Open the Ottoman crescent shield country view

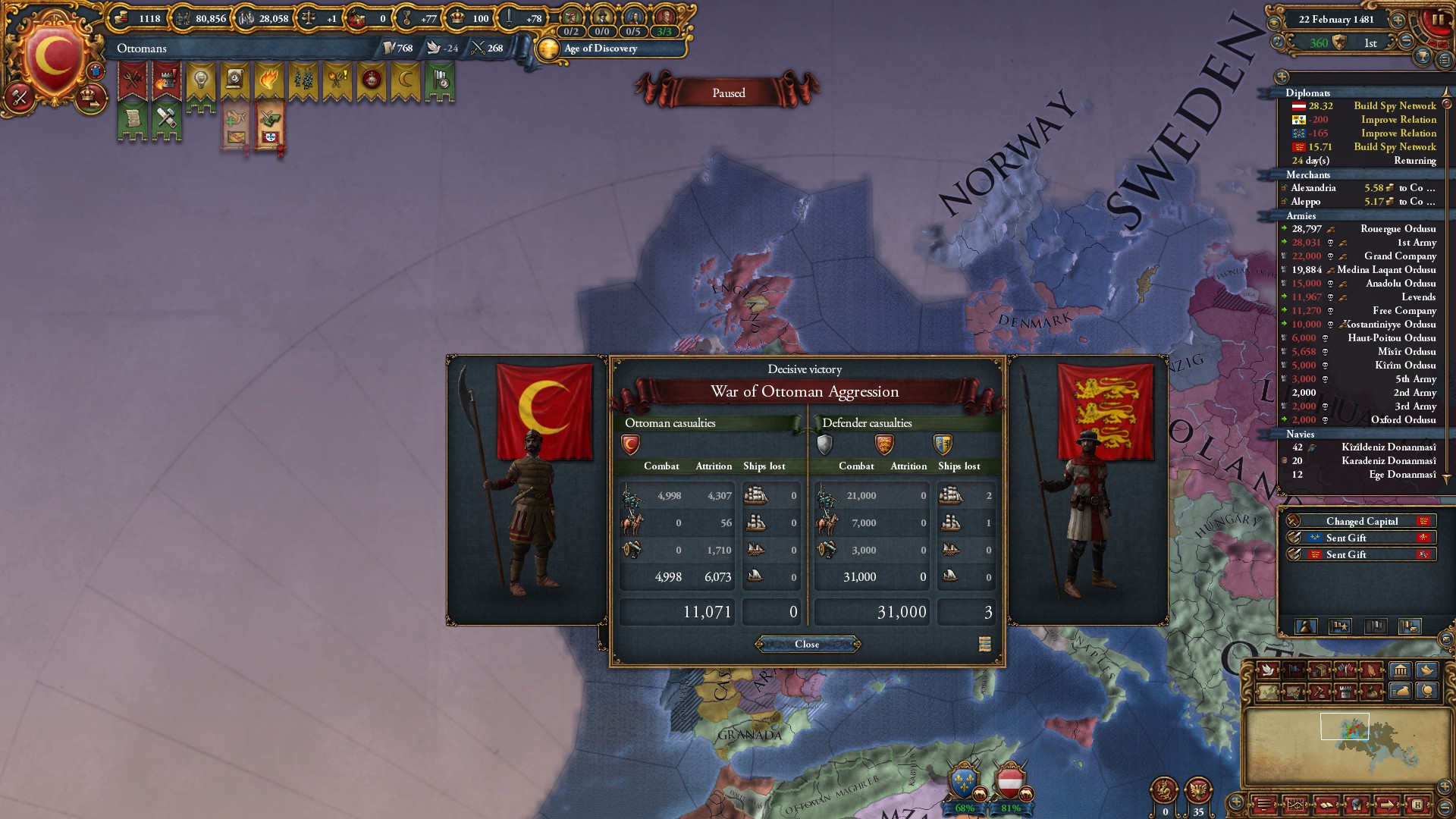pyautogui.click(x=53, y=58)
